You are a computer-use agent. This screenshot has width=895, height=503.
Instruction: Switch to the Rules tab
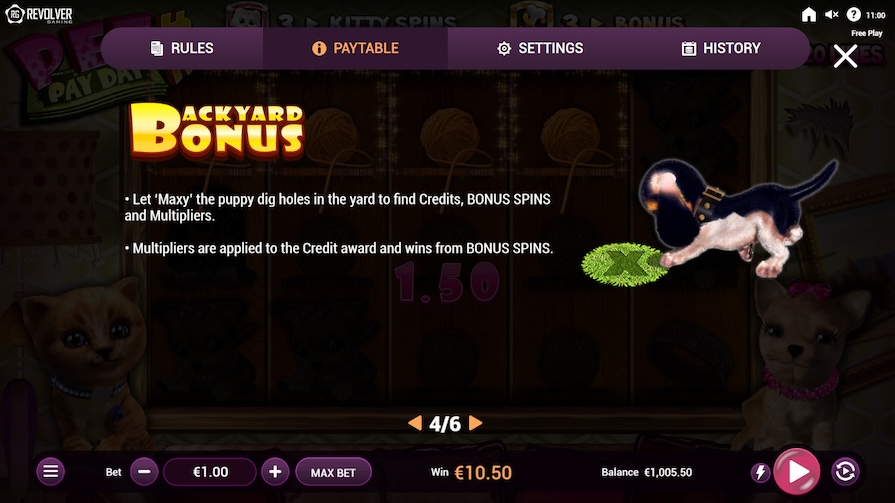click(x=182, y=48)
